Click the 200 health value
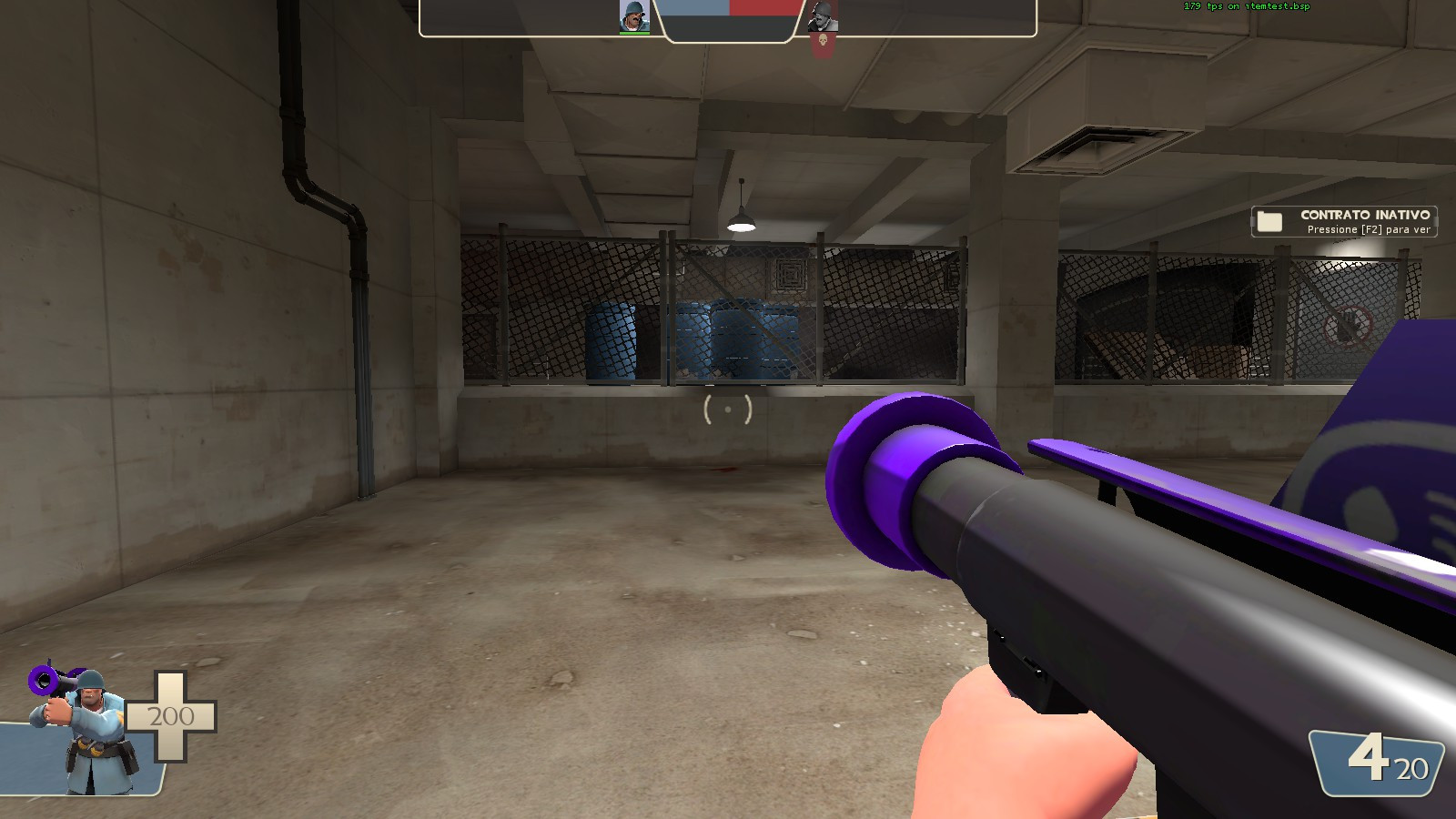 [x=169, y=715]
